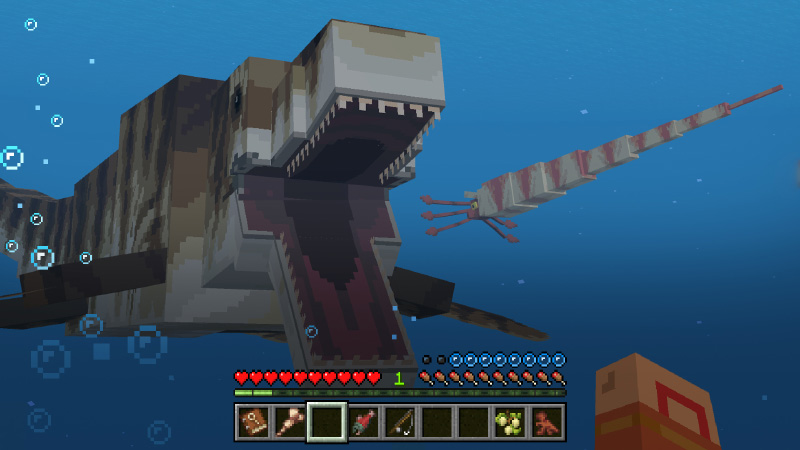Select the brown book hotbar slot
Viewport: 800px width, 450px height.
point(252,422)
